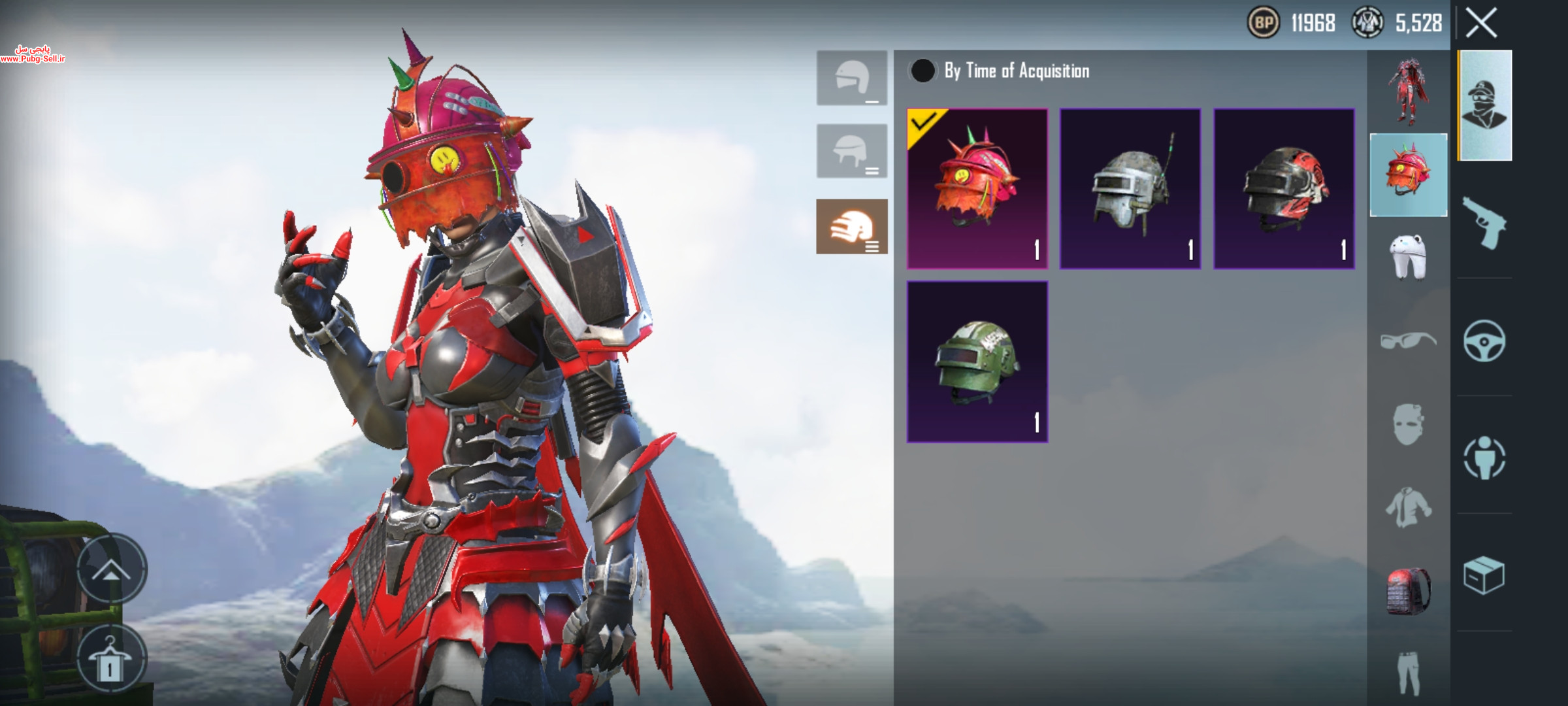The width and height of the screenshot is (1568, 706).
Task: Select the green camo helmet skin
Action: [x=977, y=361]
